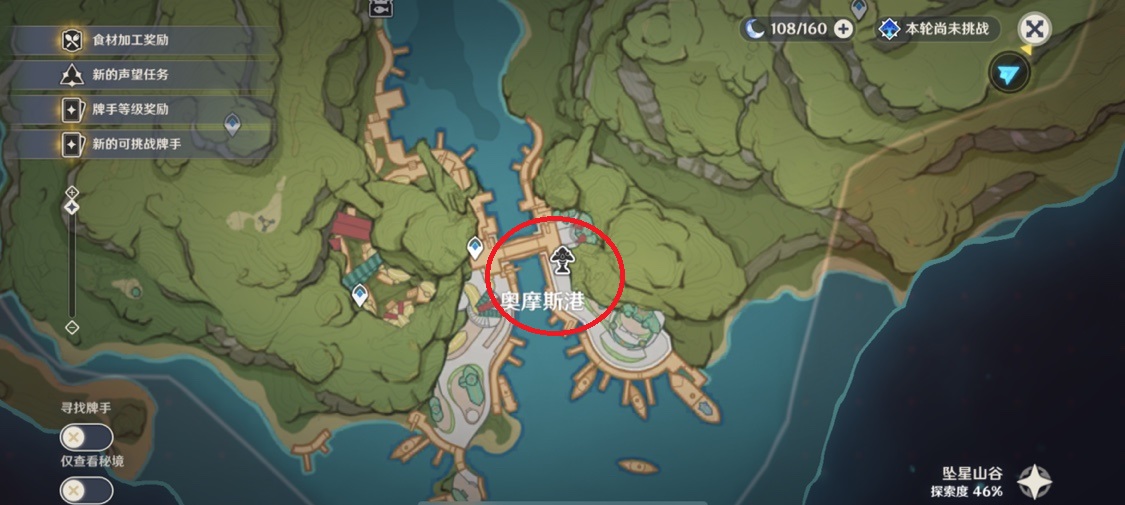Zoom out using the slider's bottom diamond button
This screenshot has height=505, width=1125.
pos(72,327)
